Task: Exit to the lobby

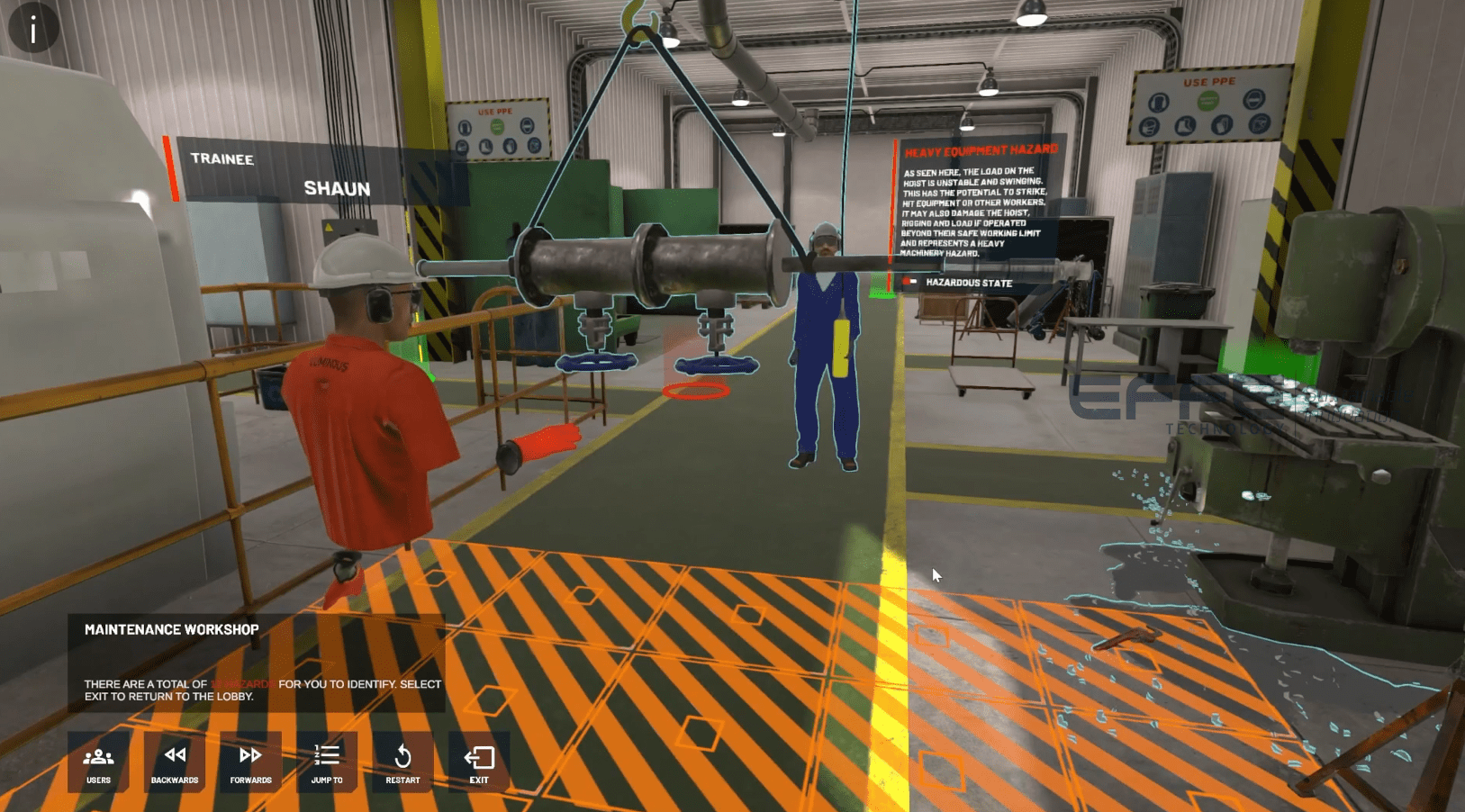Action: click(x=479, y=762)
